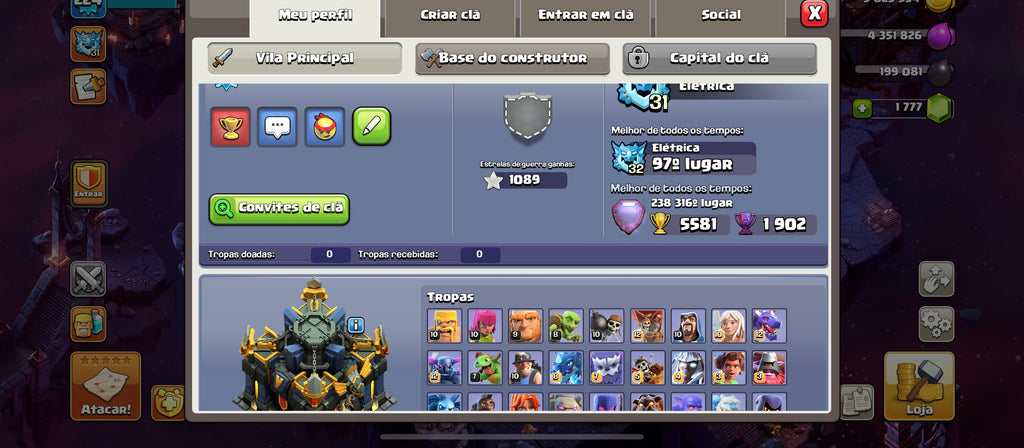Screen dimensions: 1024x448
Task: Select the Barbarian troop icon
Action: coord(444,326)
